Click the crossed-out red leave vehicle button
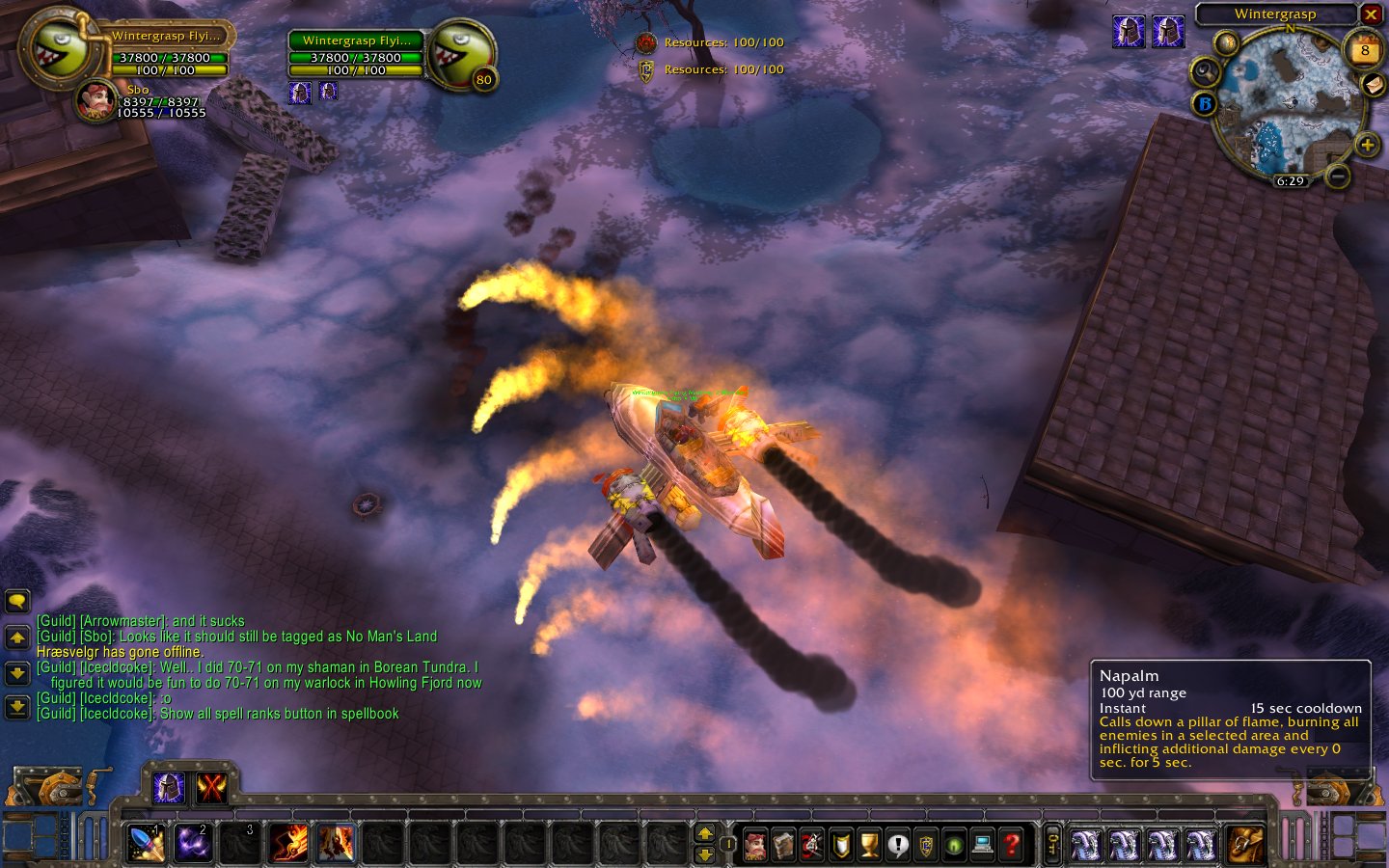 click(x=211, y=788)
